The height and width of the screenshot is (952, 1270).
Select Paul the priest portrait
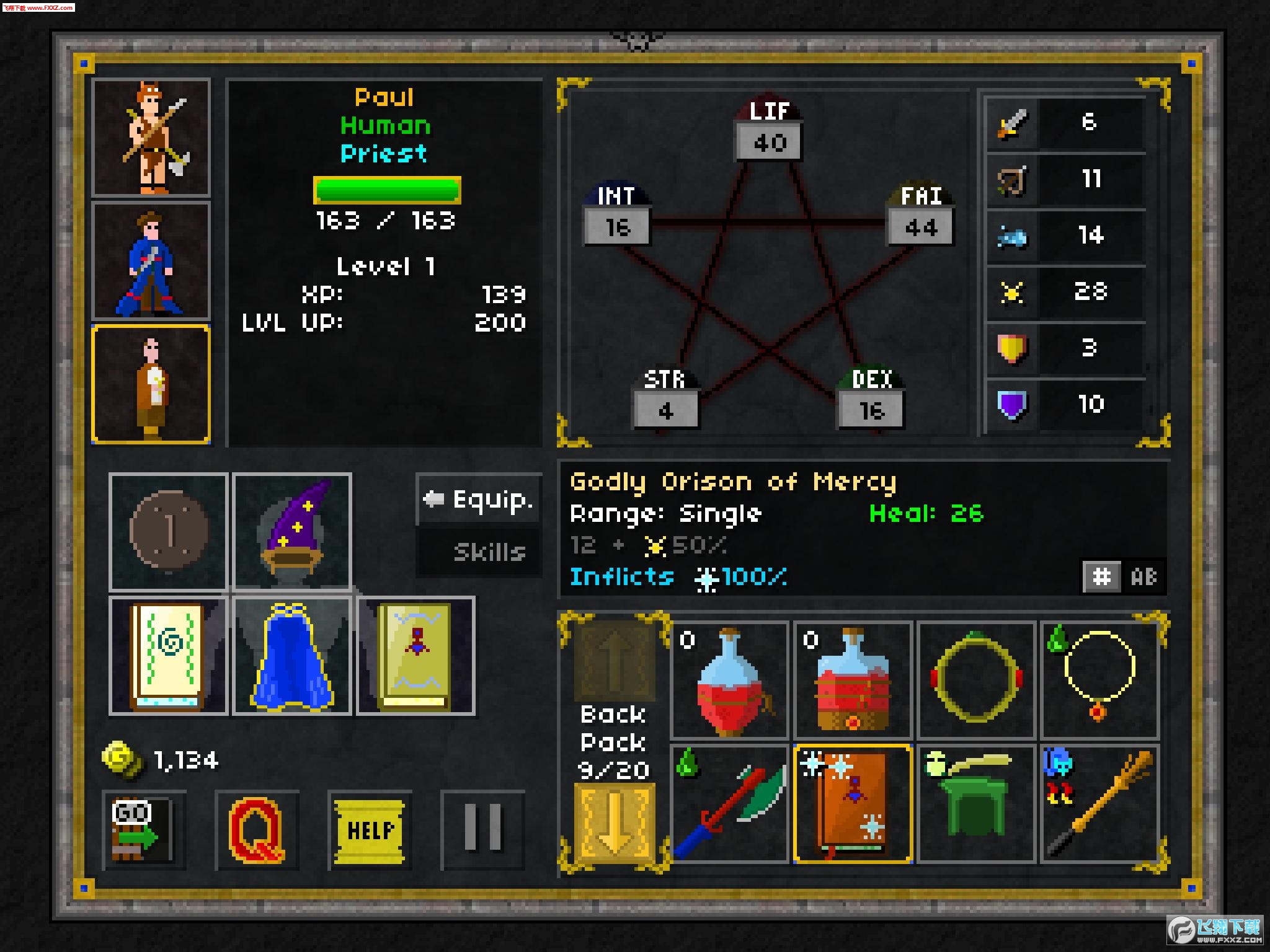[151, 384]
